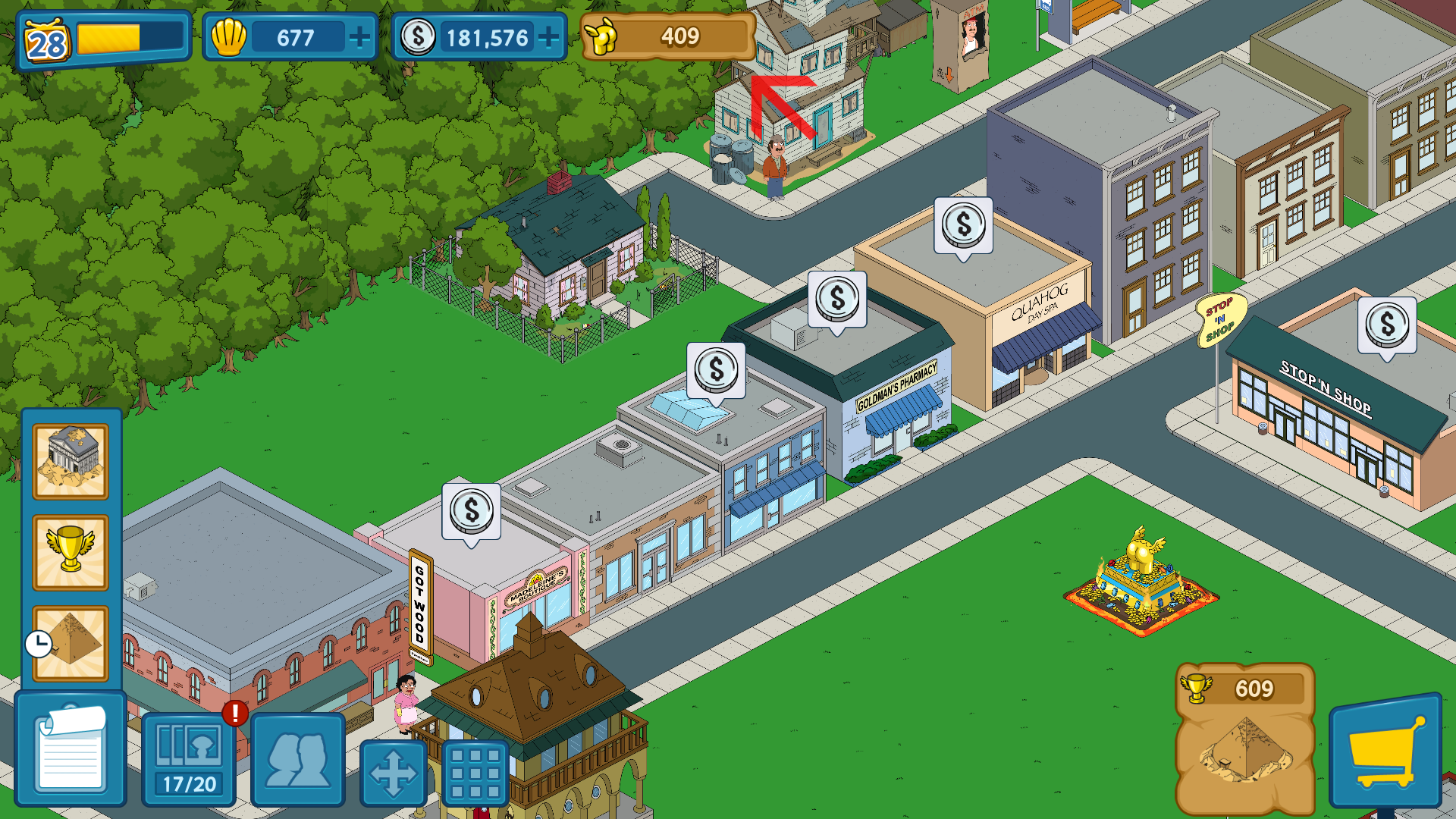The image size is (1456, 819).
Task: Activate the move-arrows edit mode
Action: 393,773
